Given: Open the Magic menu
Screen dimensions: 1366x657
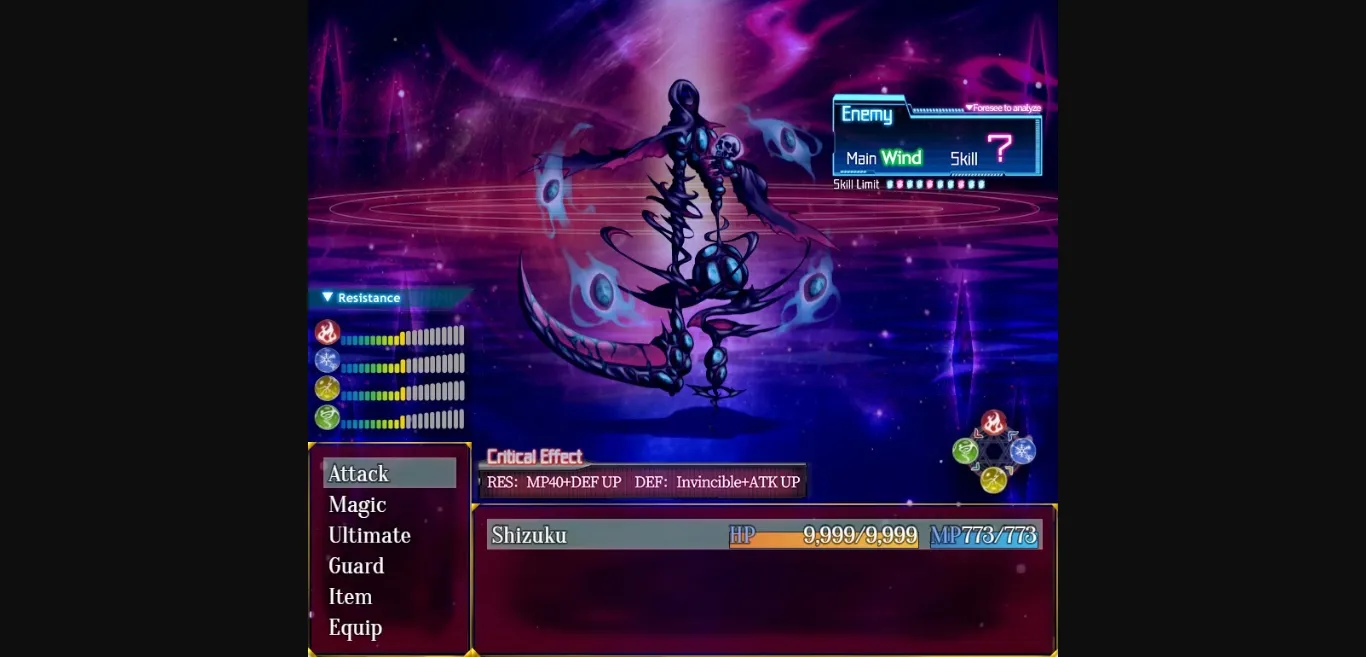Looking at the screenshot, I should (357, 505).
